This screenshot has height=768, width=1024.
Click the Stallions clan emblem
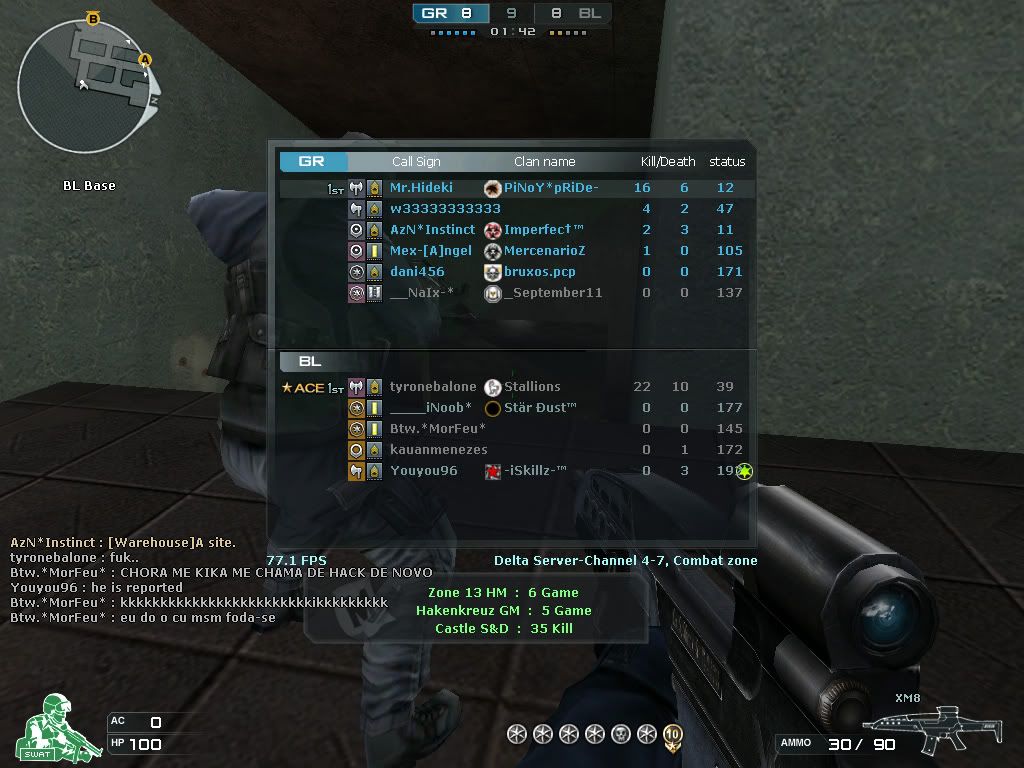[x=493, y=387]
